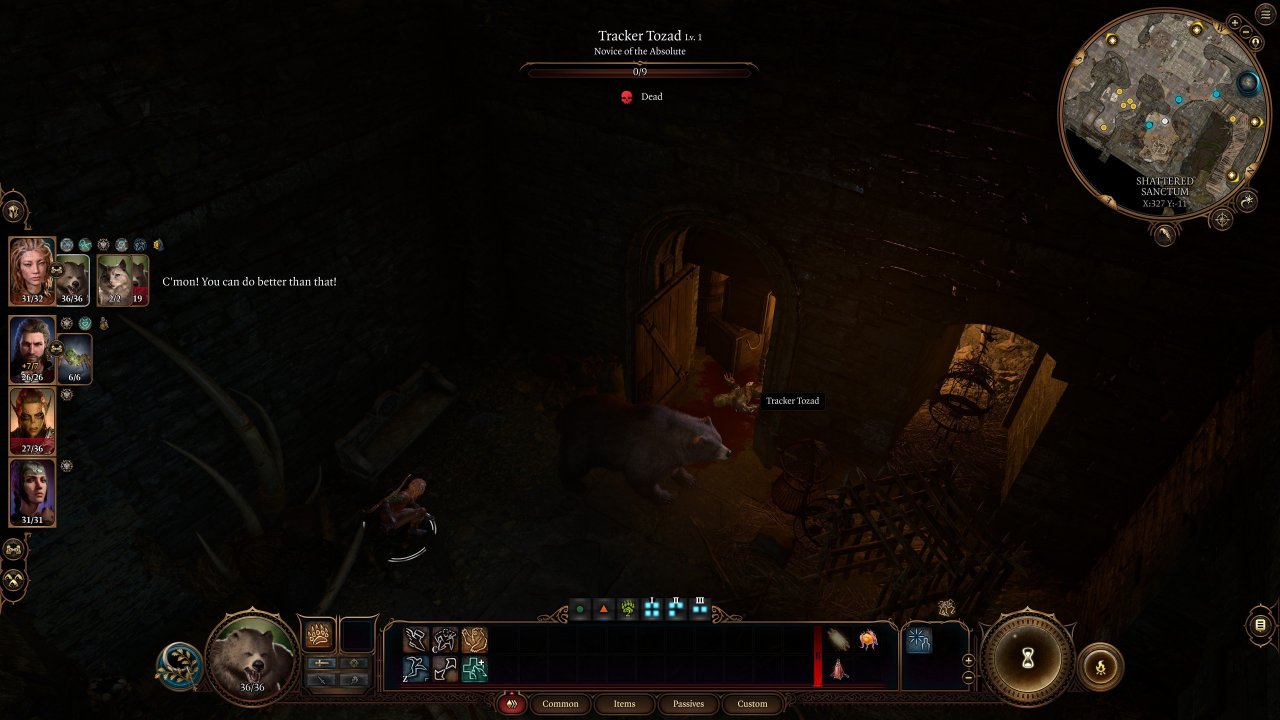Activate the bear claw attack icon
Image resolution: width=1280 pixels, height=720 pixels.
point(319,636)
